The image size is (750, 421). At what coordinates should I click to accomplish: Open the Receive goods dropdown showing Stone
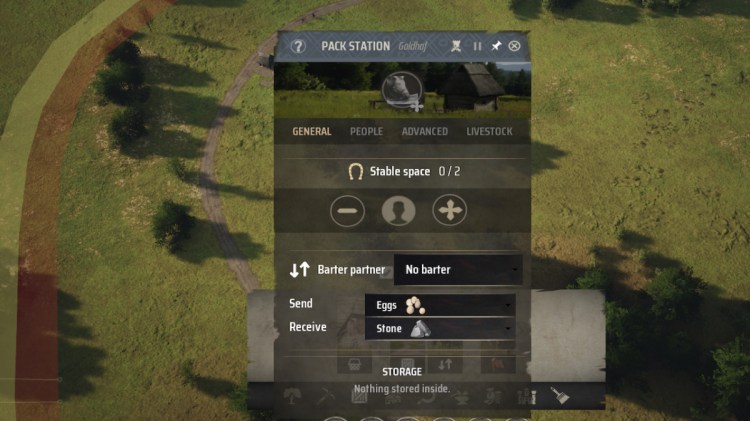[440, 328]
